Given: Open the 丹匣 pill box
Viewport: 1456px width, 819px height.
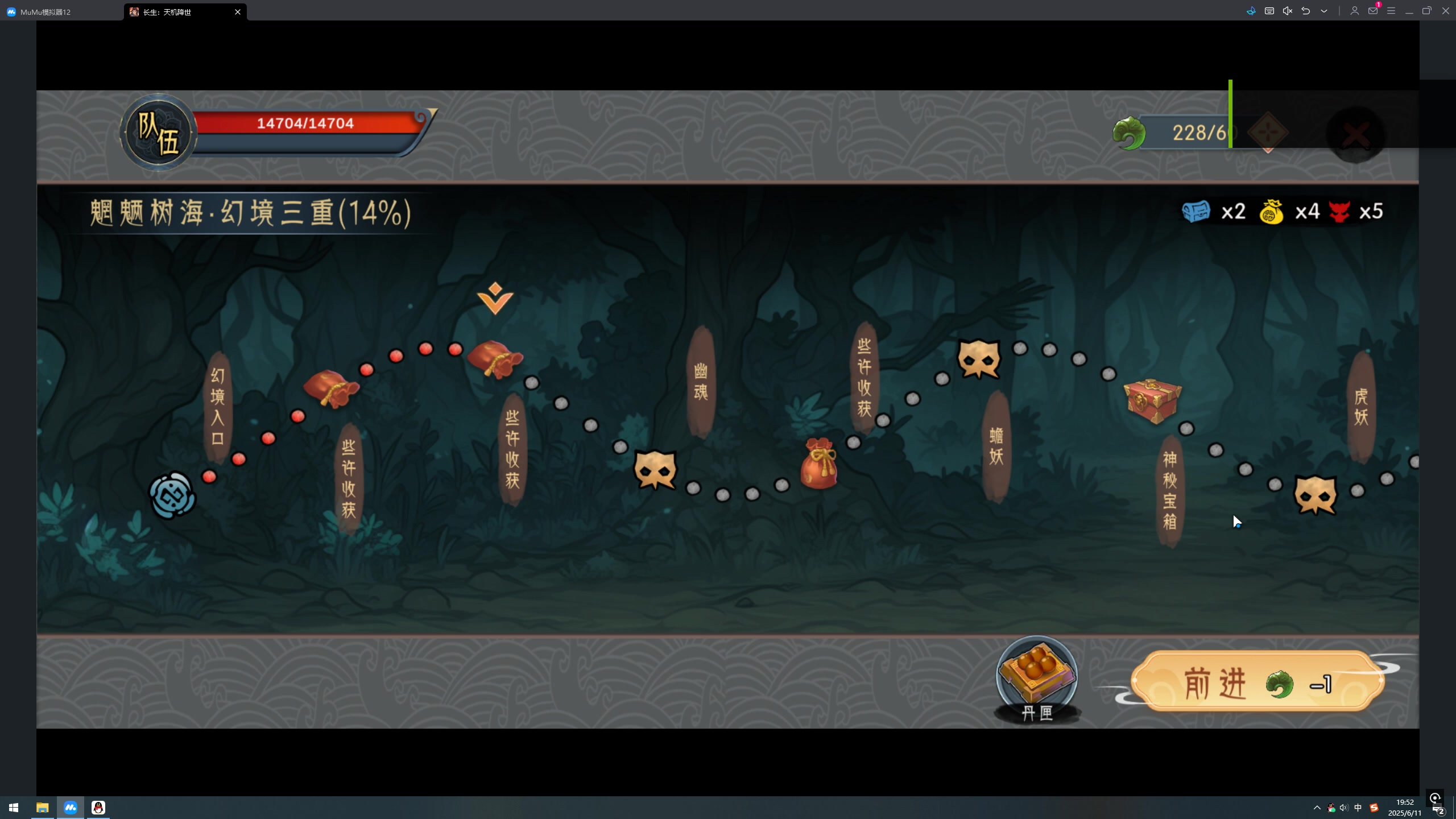Looking at the screenshot, I should click(x=1036, y=677).
